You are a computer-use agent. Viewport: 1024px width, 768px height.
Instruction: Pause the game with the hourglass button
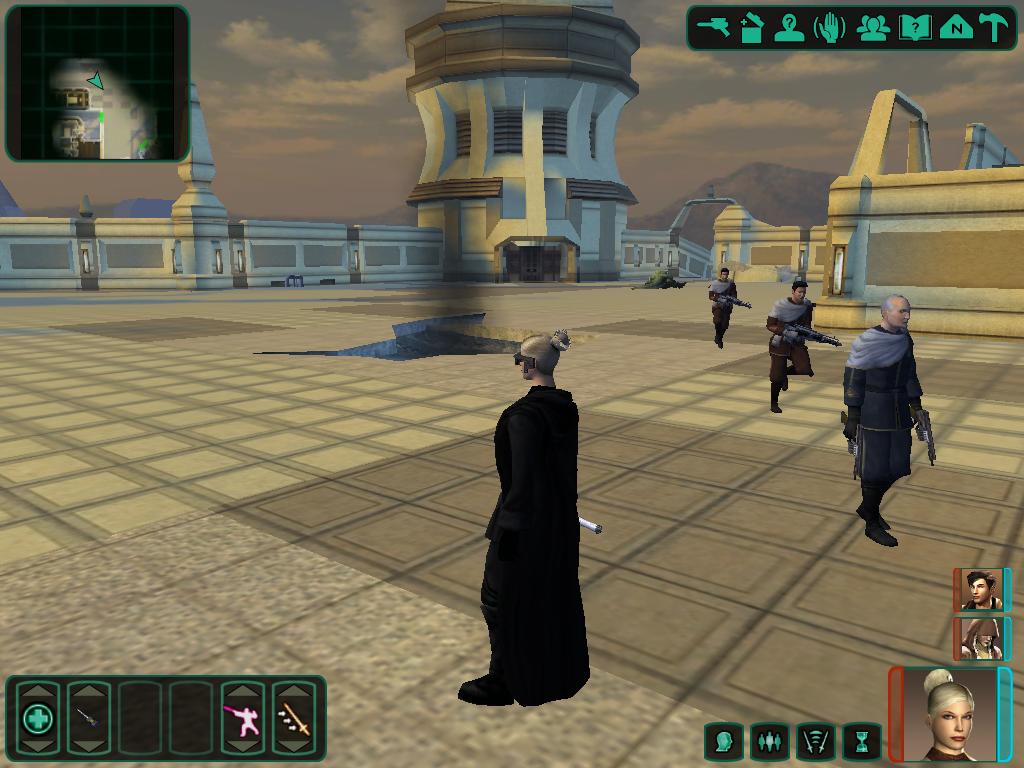[861, 742]
